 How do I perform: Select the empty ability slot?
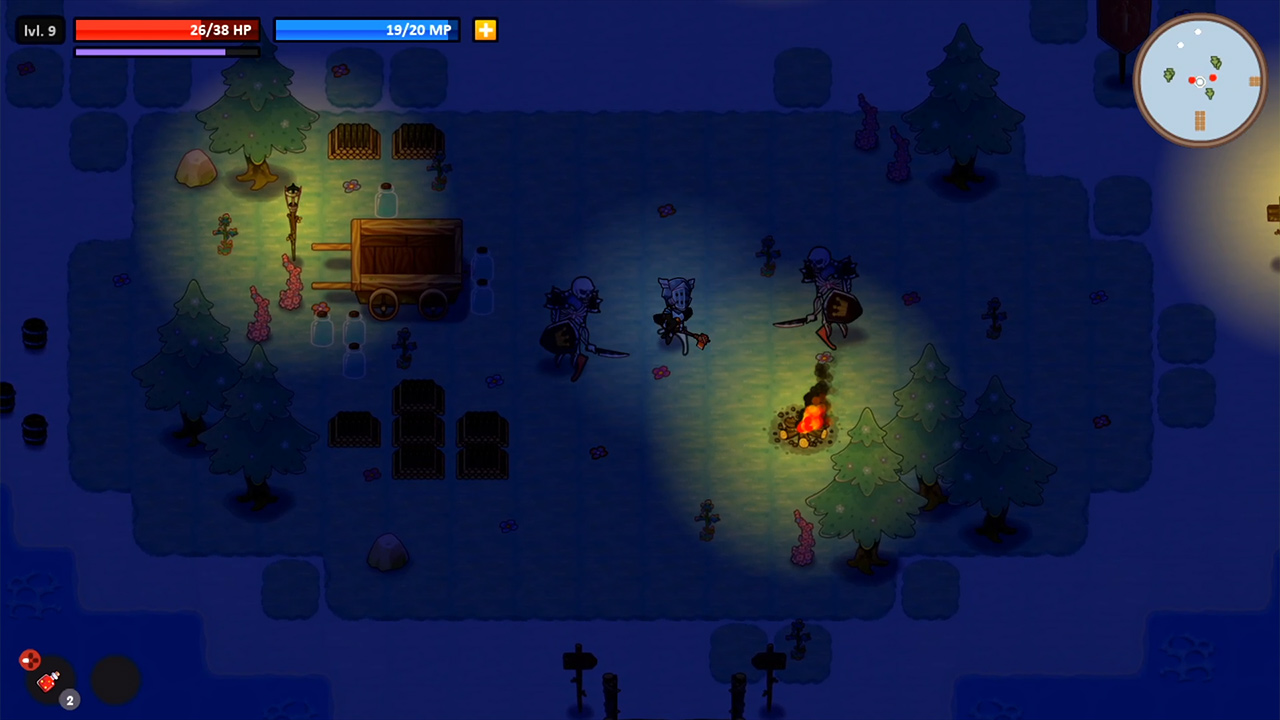(x=115, y=680)
